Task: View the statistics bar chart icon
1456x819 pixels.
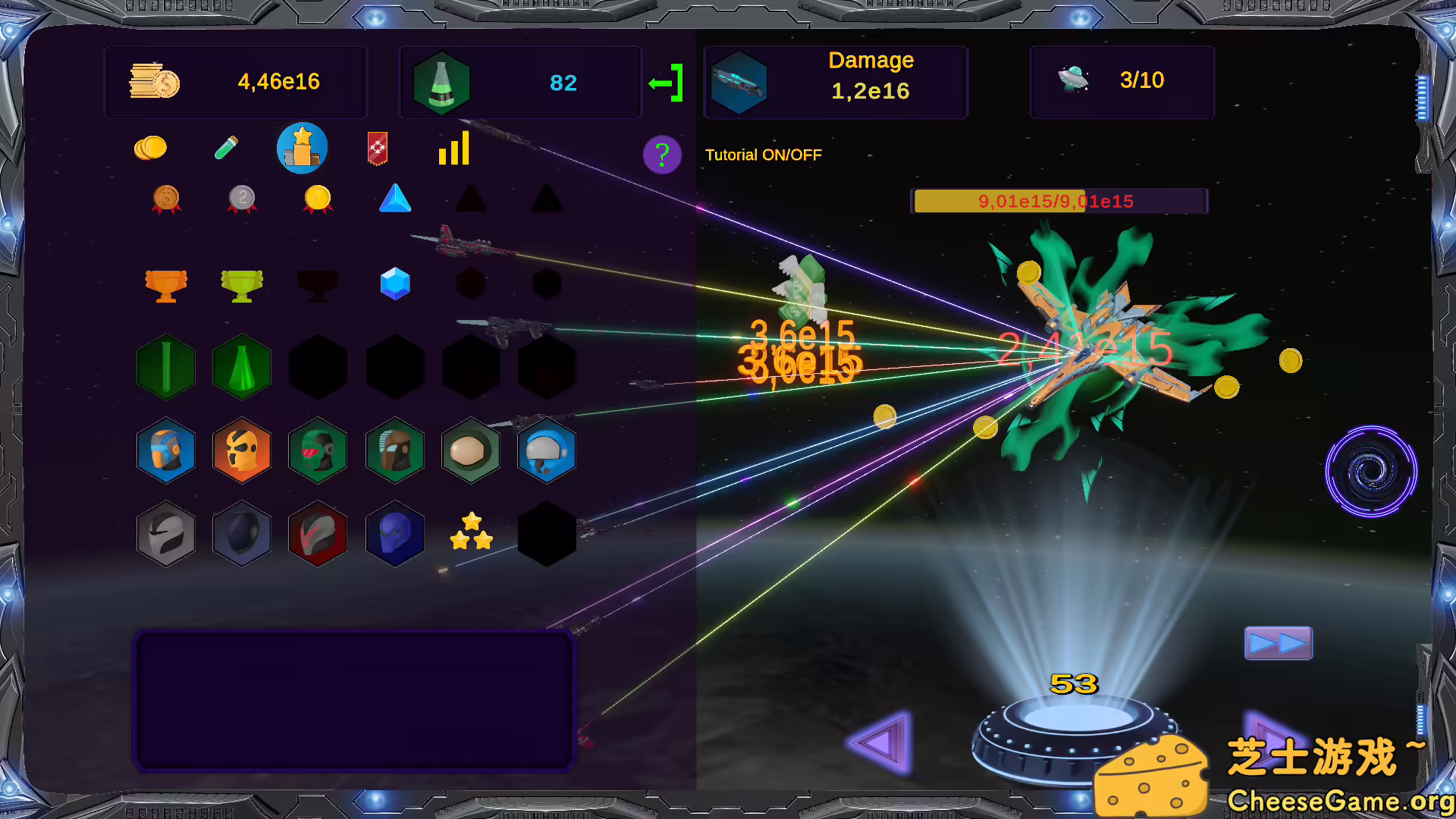Action: point(453,149)
